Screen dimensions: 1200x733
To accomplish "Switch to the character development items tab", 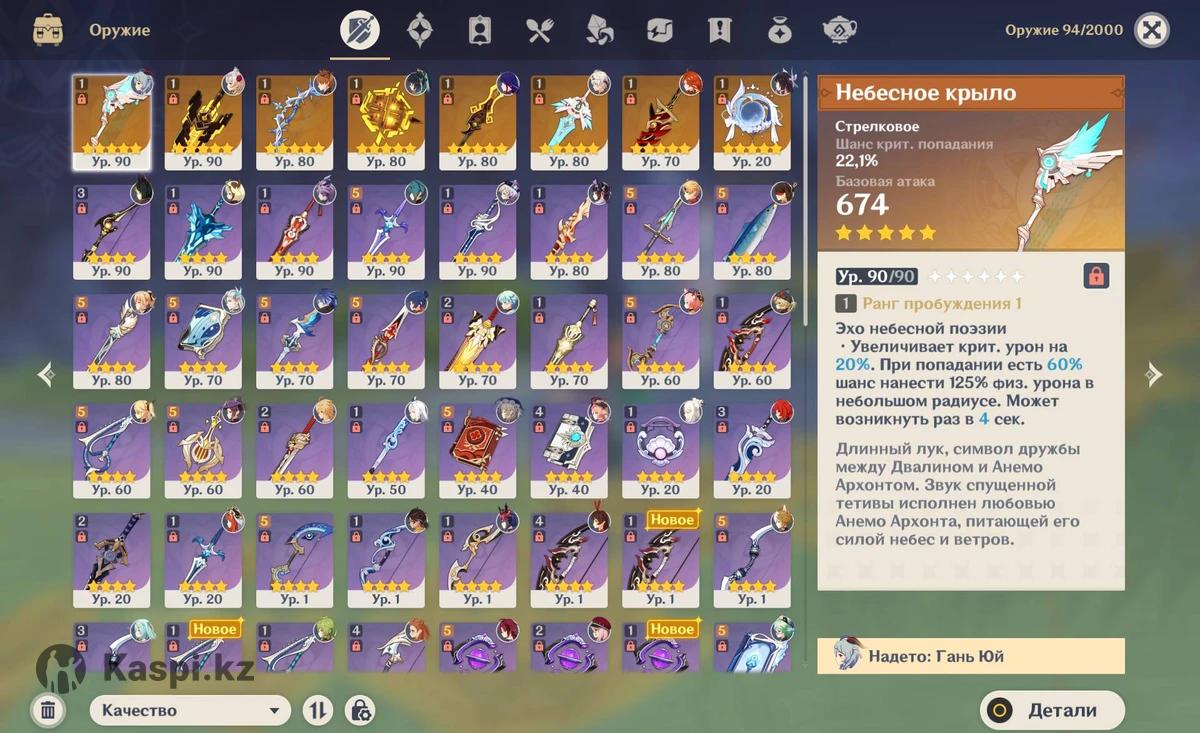I will 480,30.
